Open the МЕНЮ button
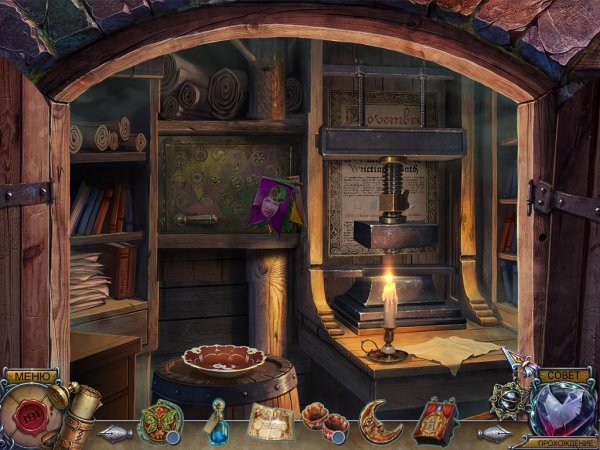 coord(30,377)
